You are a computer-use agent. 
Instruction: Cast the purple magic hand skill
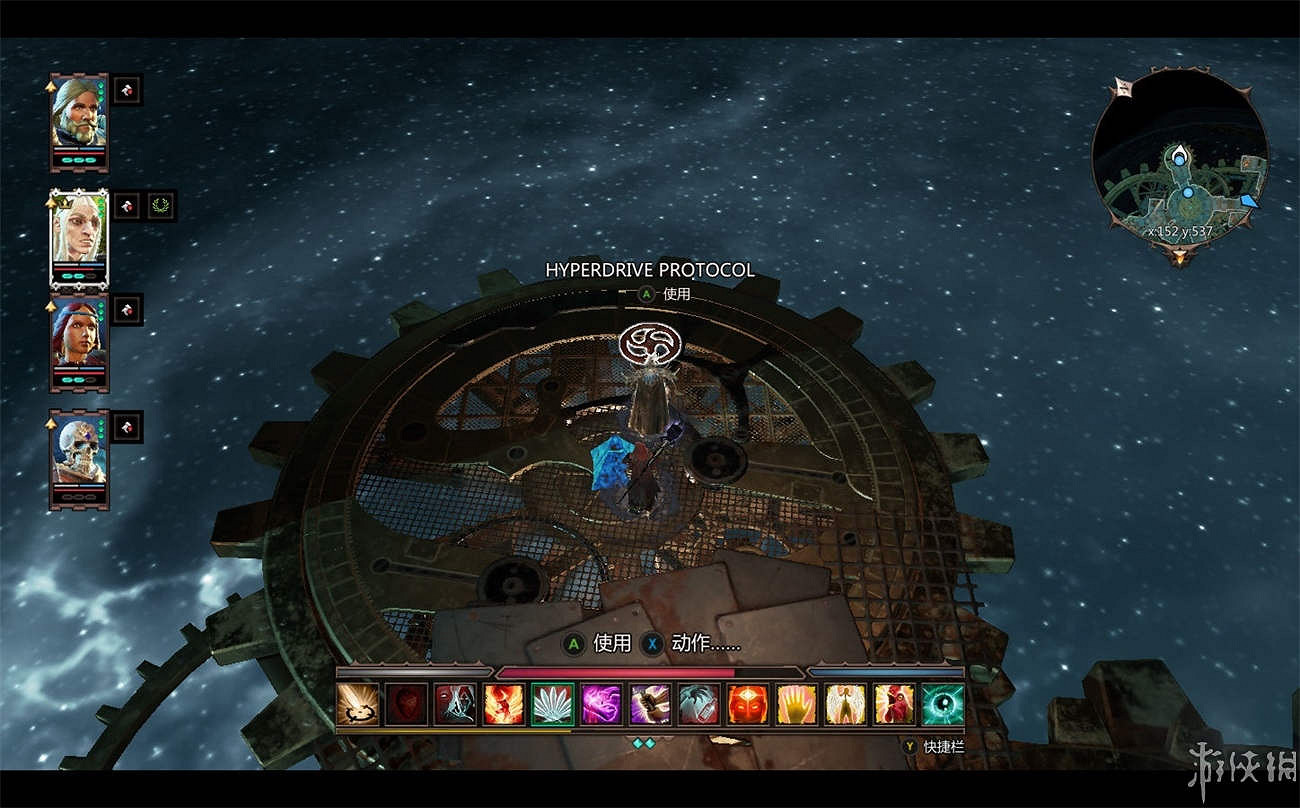tap(602, 704)
